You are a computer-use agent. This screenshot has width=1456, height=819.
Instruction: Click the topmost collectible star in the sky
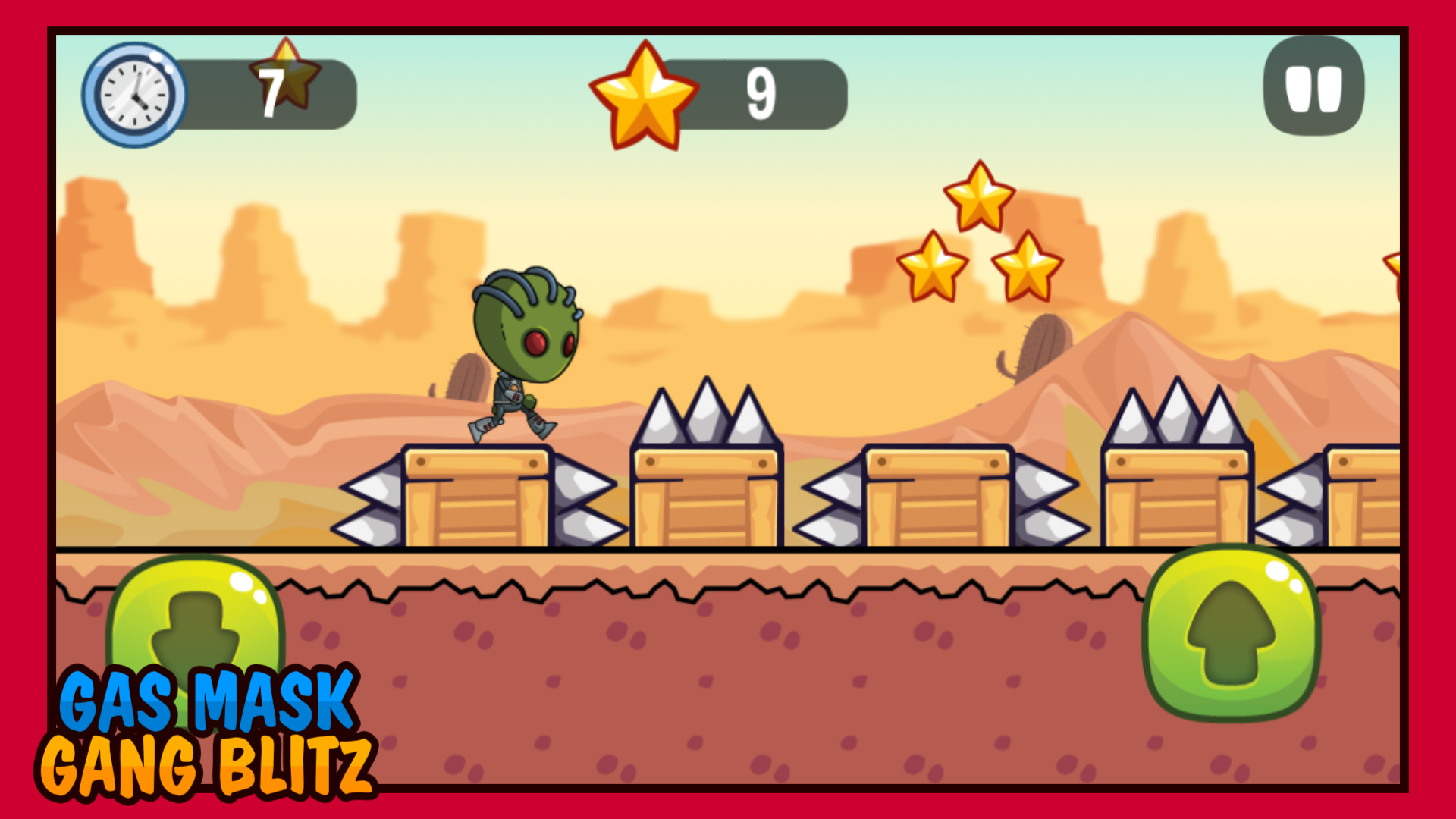point(980,197)
